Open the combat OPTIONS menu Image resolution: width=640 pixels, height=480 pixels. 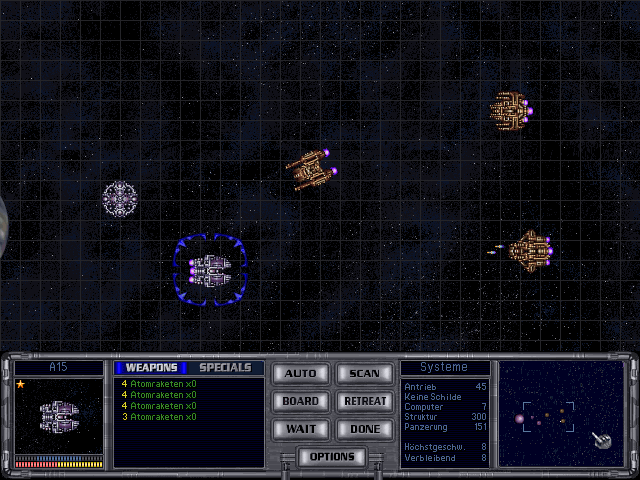pos(332,457)
